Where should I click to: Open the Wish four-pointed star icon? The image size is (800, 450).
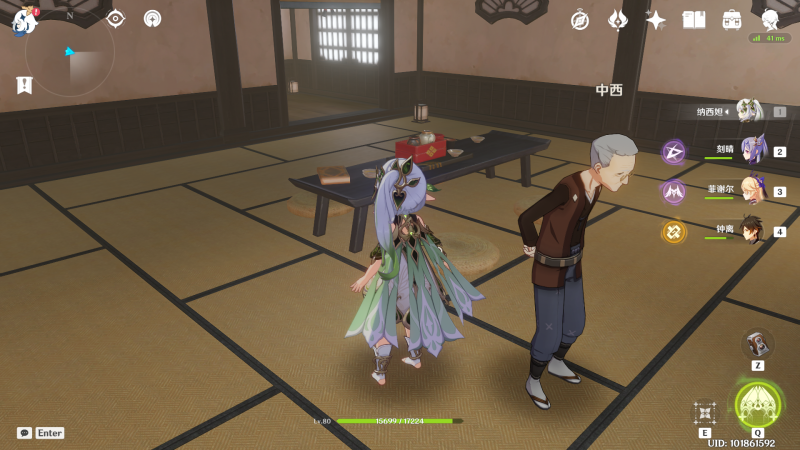click(656, 19)
